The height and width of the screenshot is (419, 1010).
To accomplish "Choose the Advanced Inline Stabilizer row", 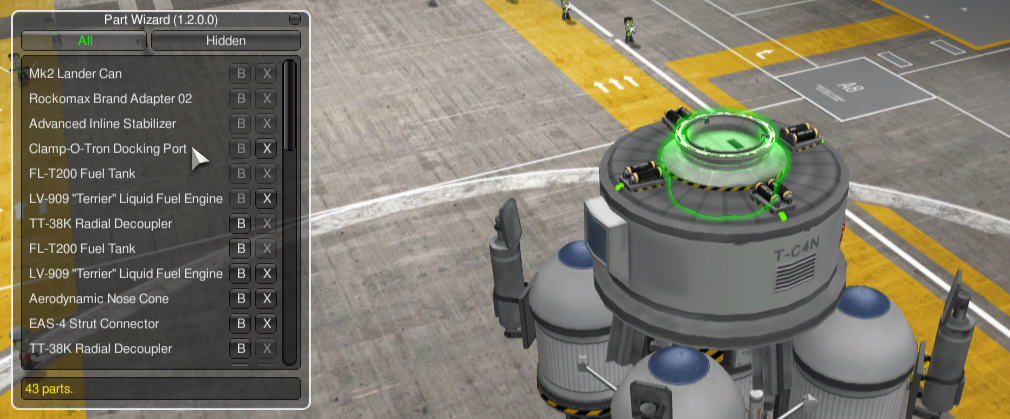I will pyautogui.click(x=102, y=124).
